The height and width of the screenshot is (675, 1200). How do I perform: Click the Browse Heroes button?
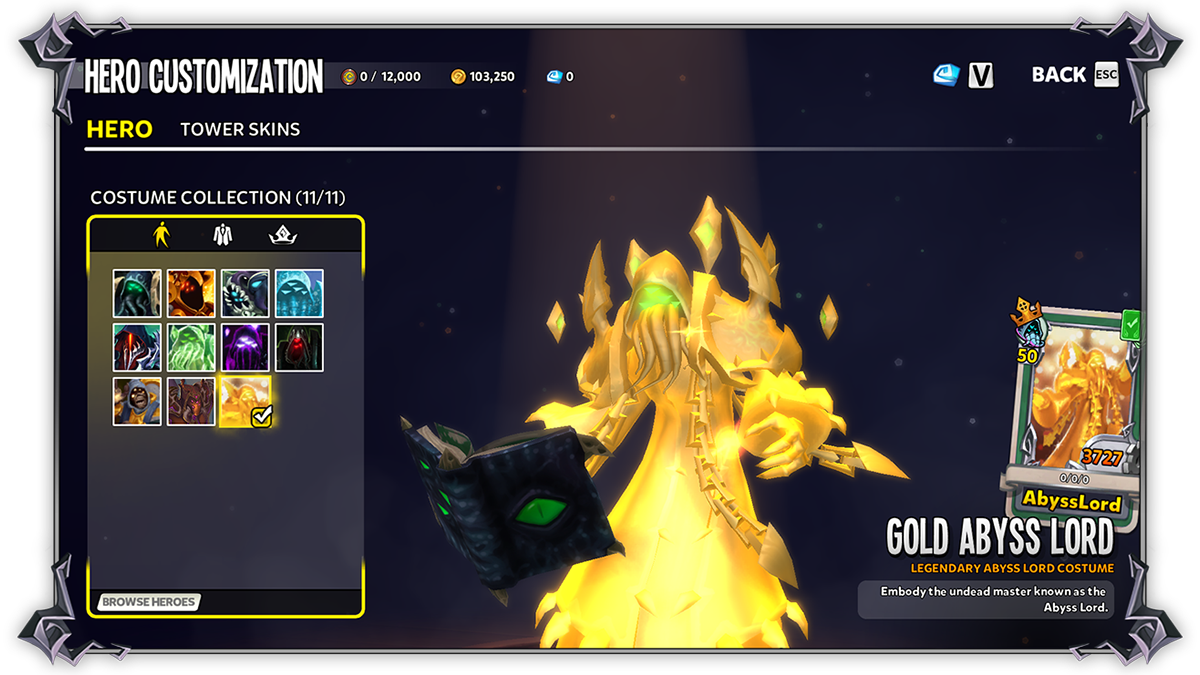tap(149, 602)
